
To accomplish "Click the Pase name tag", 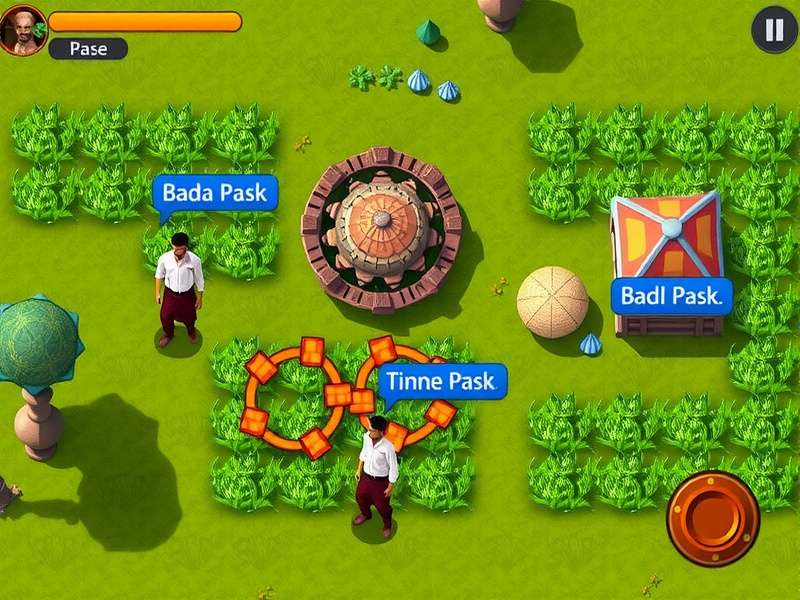I will pyautogui.click(x=88, y=48).
